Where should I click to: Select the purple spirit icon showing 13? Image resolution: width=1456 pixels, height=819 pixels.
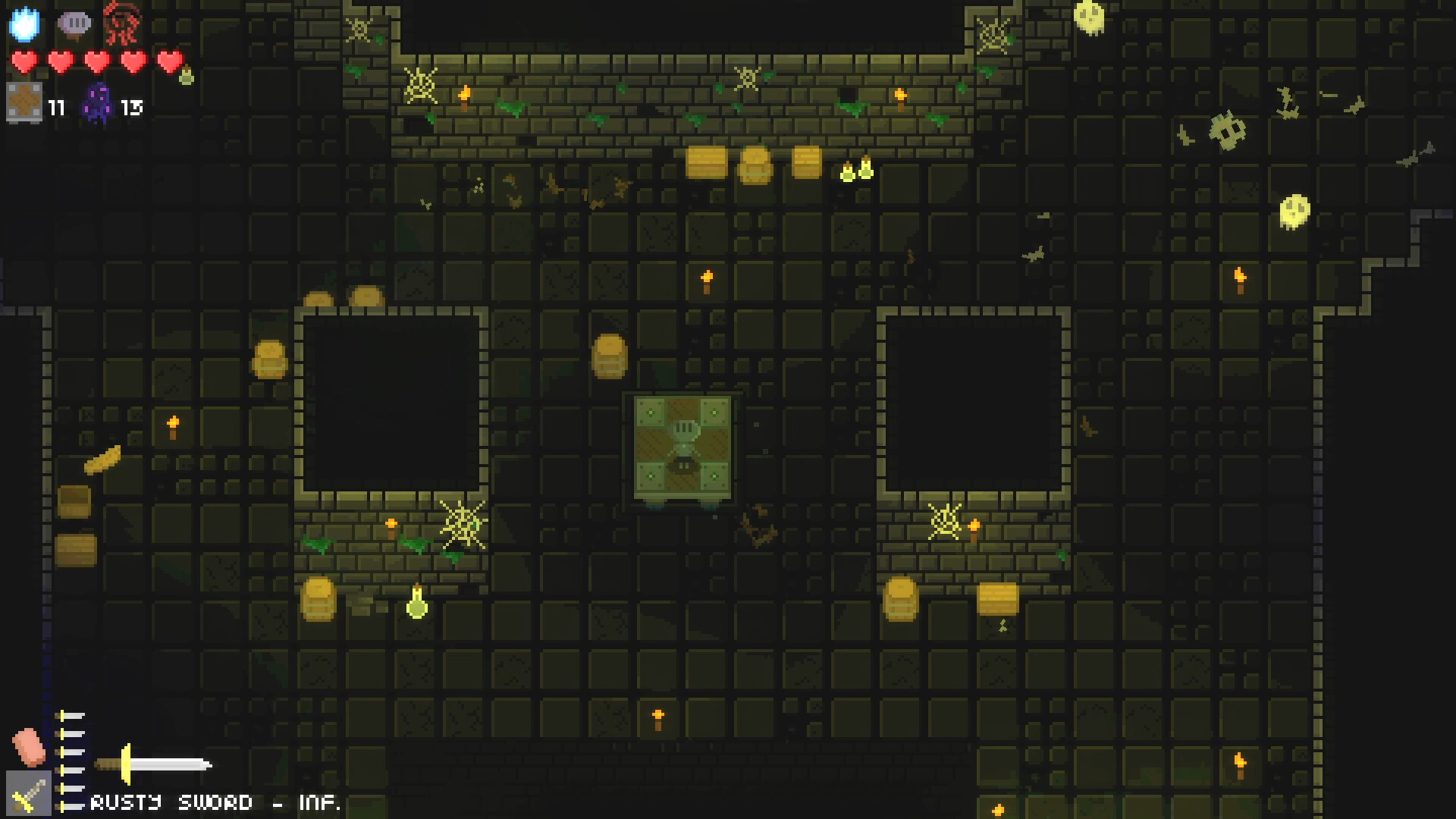97,102
